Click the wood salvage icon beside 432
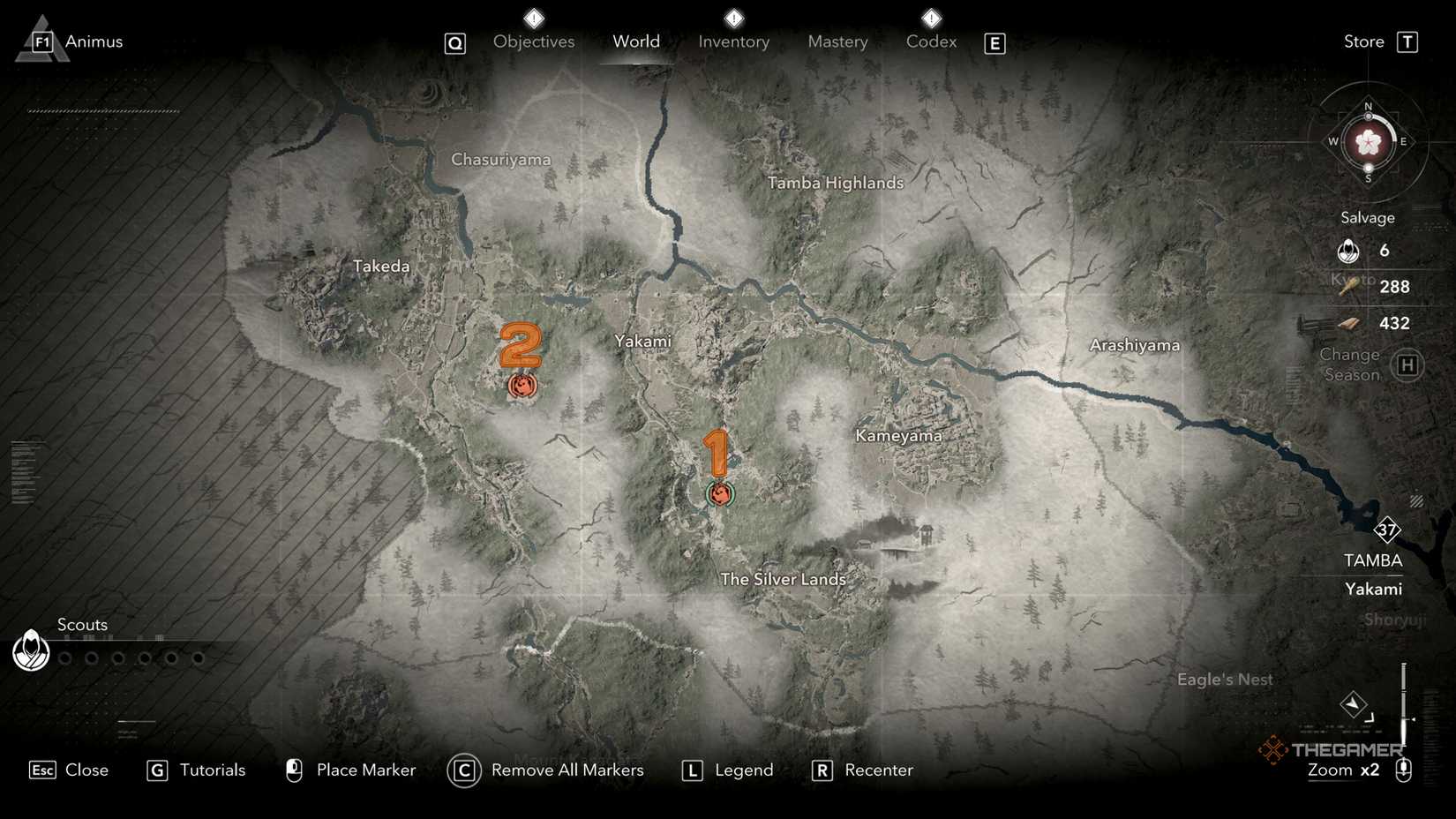The height and width of the screenshot is (819, 1456). [x=1348, y=325]
